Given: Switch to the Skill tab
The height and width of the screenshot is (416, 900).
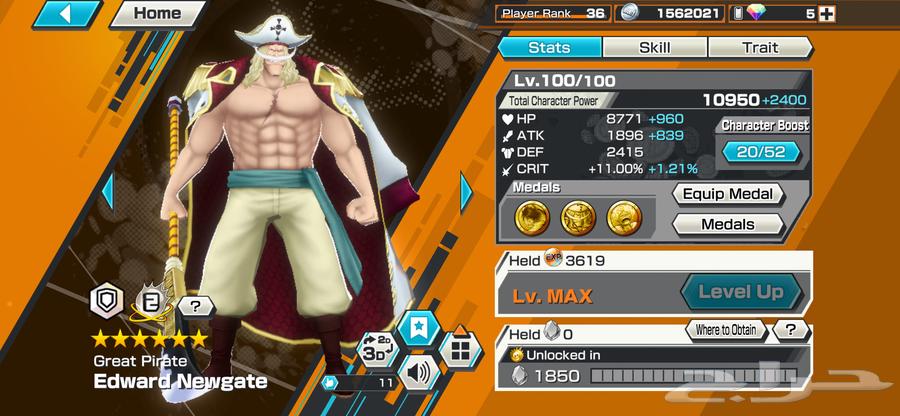Looking at the screenshot, I should [x=654, y=46].
